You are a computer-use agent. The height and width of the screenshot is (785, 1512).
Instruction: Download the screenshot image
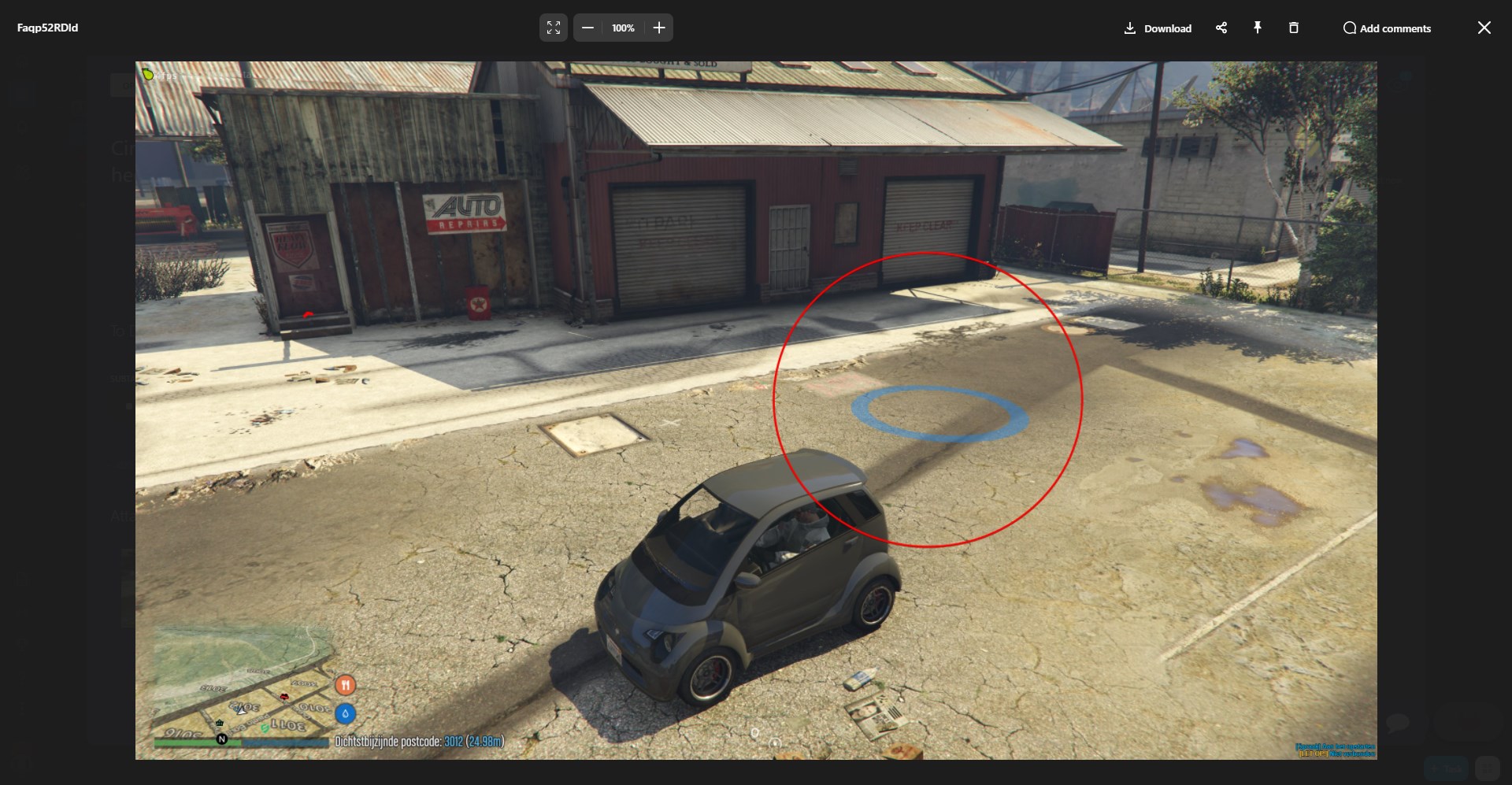pyautogui.click(x=1158, y=28)
